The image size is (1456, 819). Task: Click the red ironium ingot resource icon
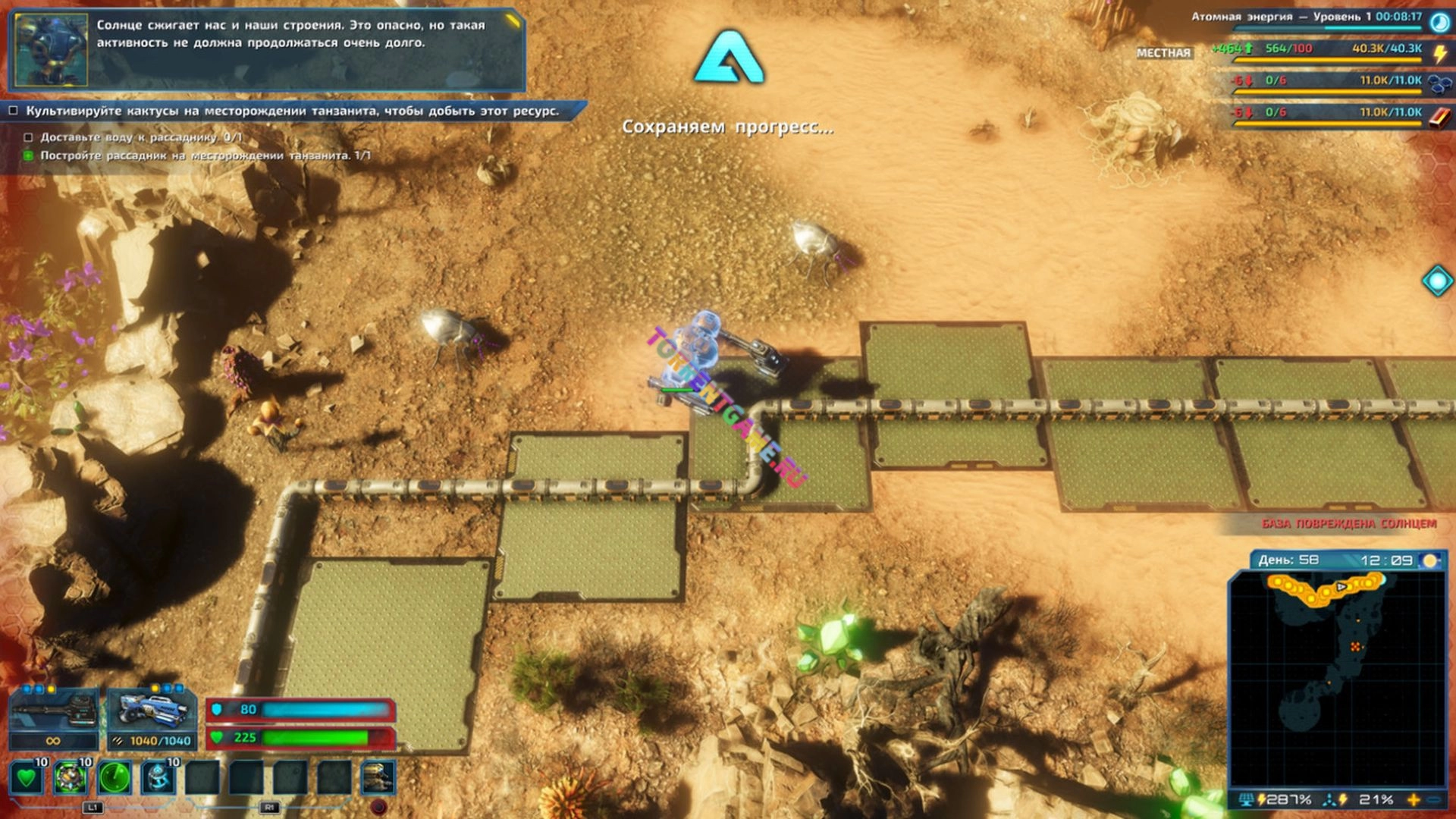pos(1439,116)
